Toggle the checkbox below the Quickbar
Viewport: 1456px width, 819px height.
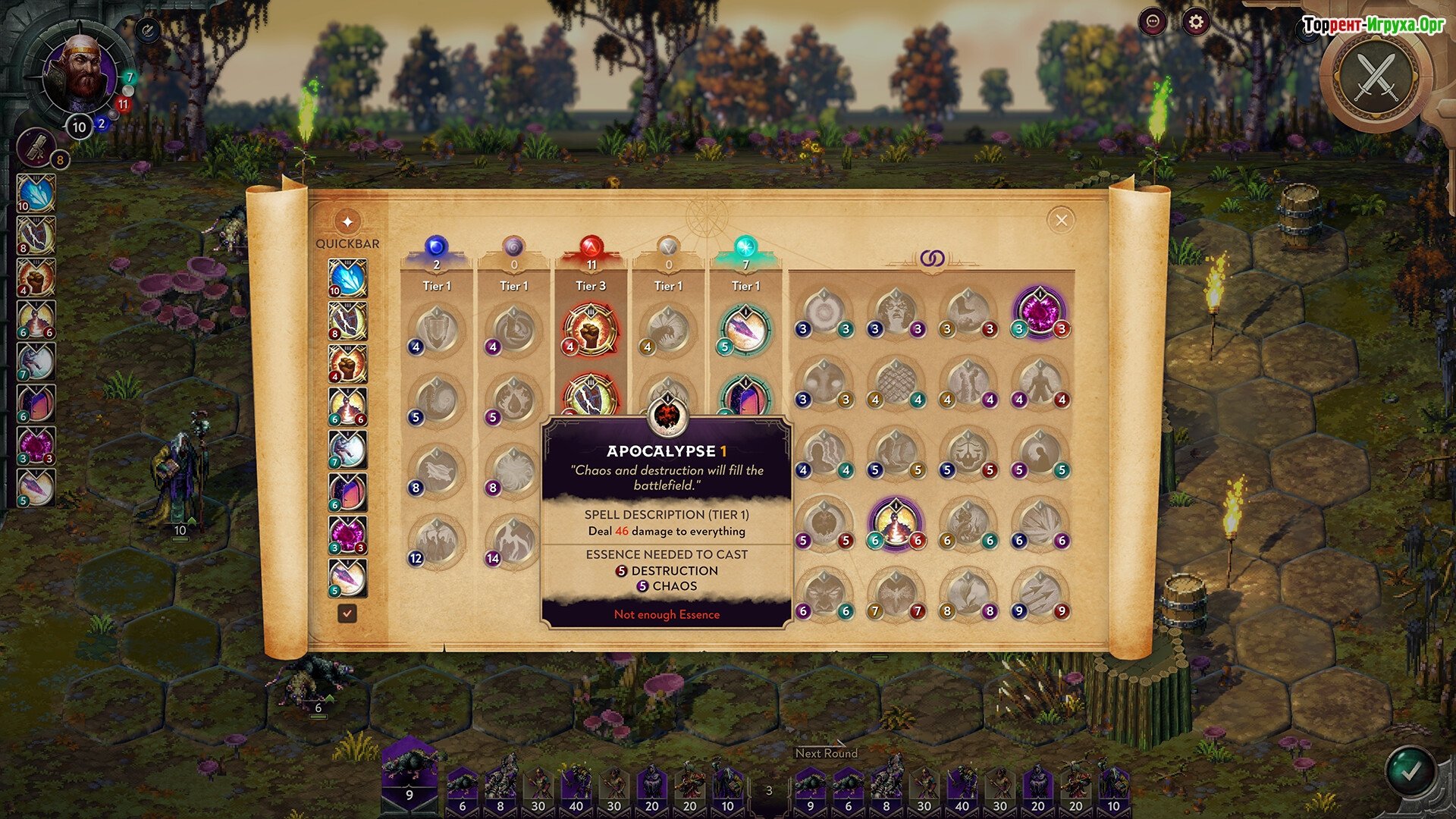click(347, 613)
